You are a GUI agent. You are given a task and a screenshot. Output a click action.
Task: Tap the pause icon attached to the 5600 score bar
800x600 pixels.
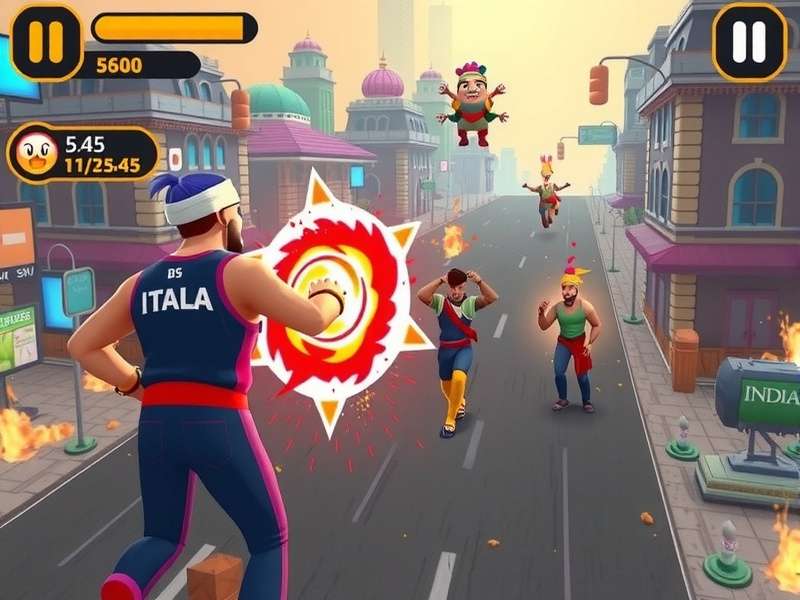pos(46,42)
